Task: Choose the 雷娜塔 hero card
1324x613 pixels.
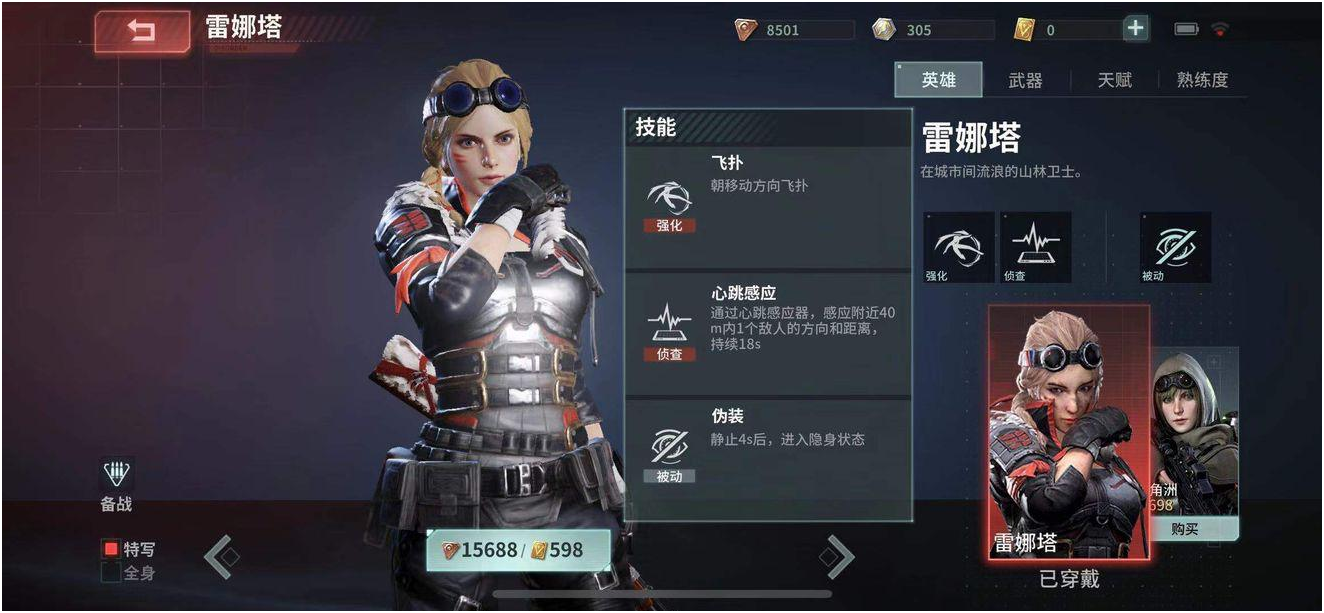Action: pos(1068,432)
